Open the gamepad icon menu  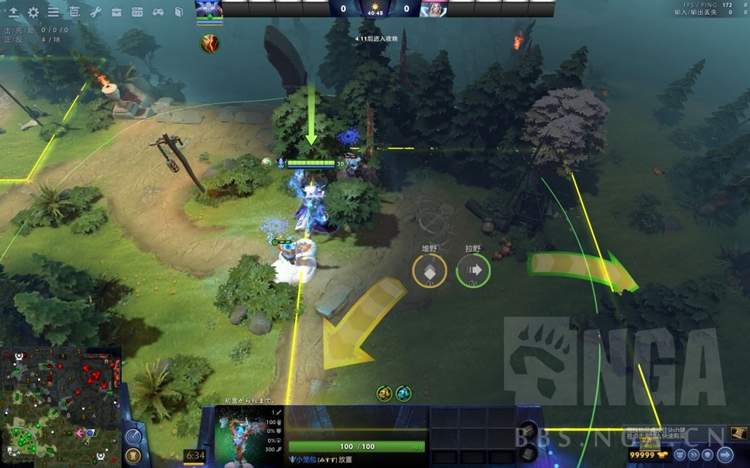click(x=157, y=12)
